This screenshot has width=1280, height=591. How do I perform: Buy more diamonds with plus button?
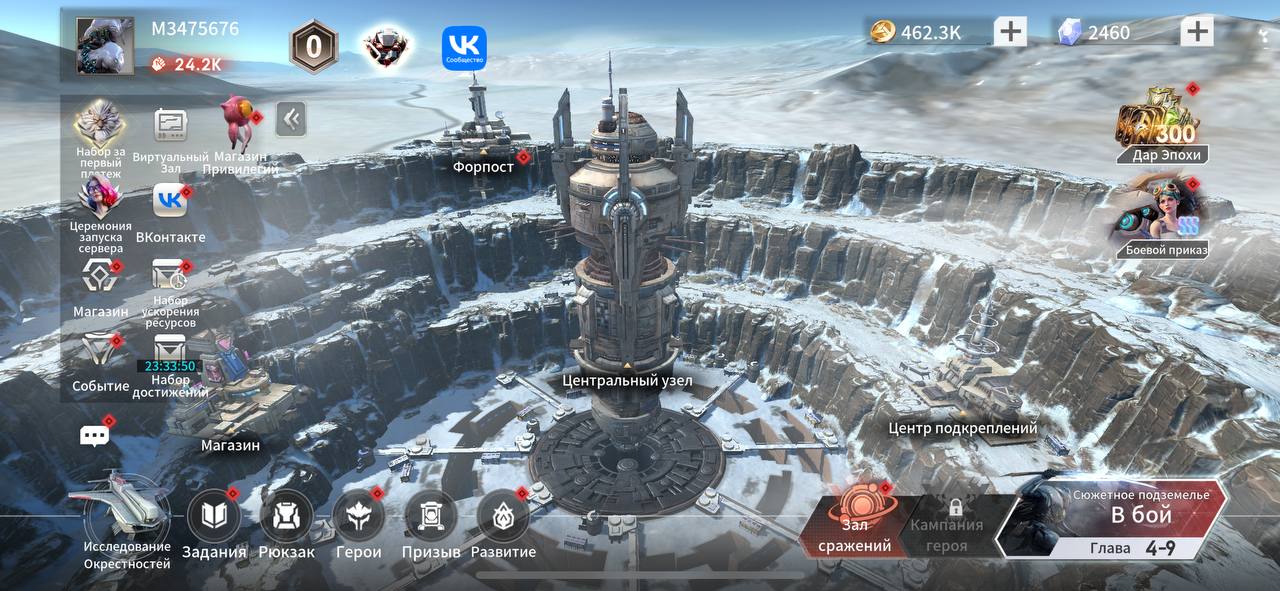[x=1196, y=32]
